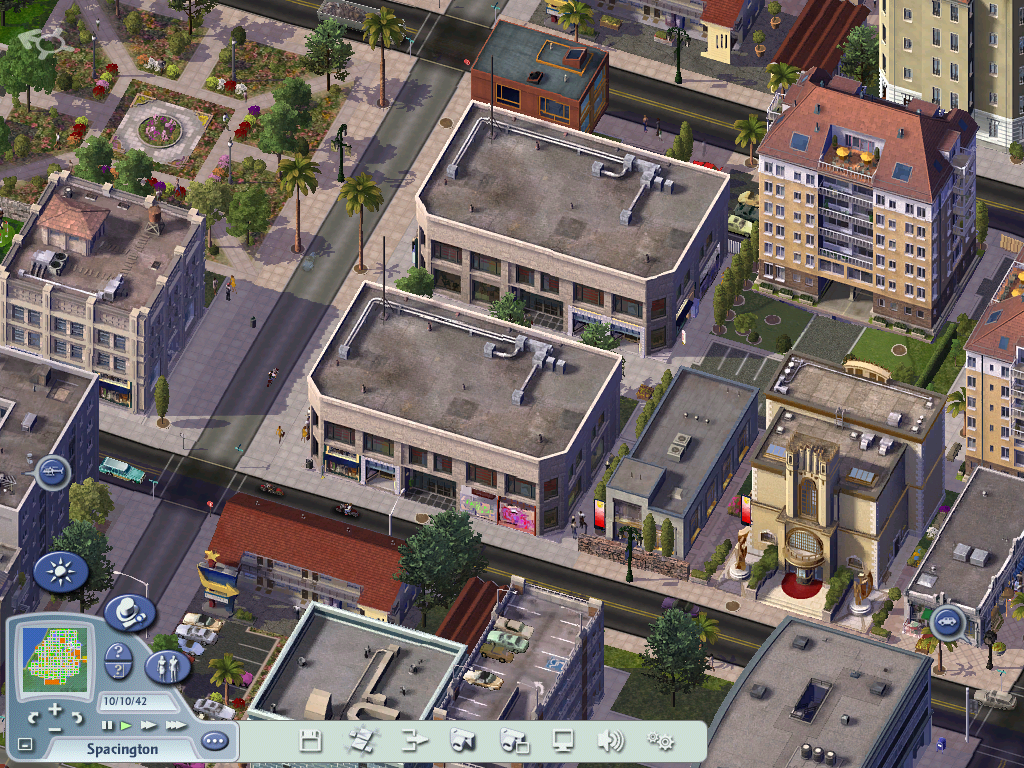The height and width of the screenshot is (768, 1024).
Task: Rotate the view clockwise
Action: tap(77, 718)
